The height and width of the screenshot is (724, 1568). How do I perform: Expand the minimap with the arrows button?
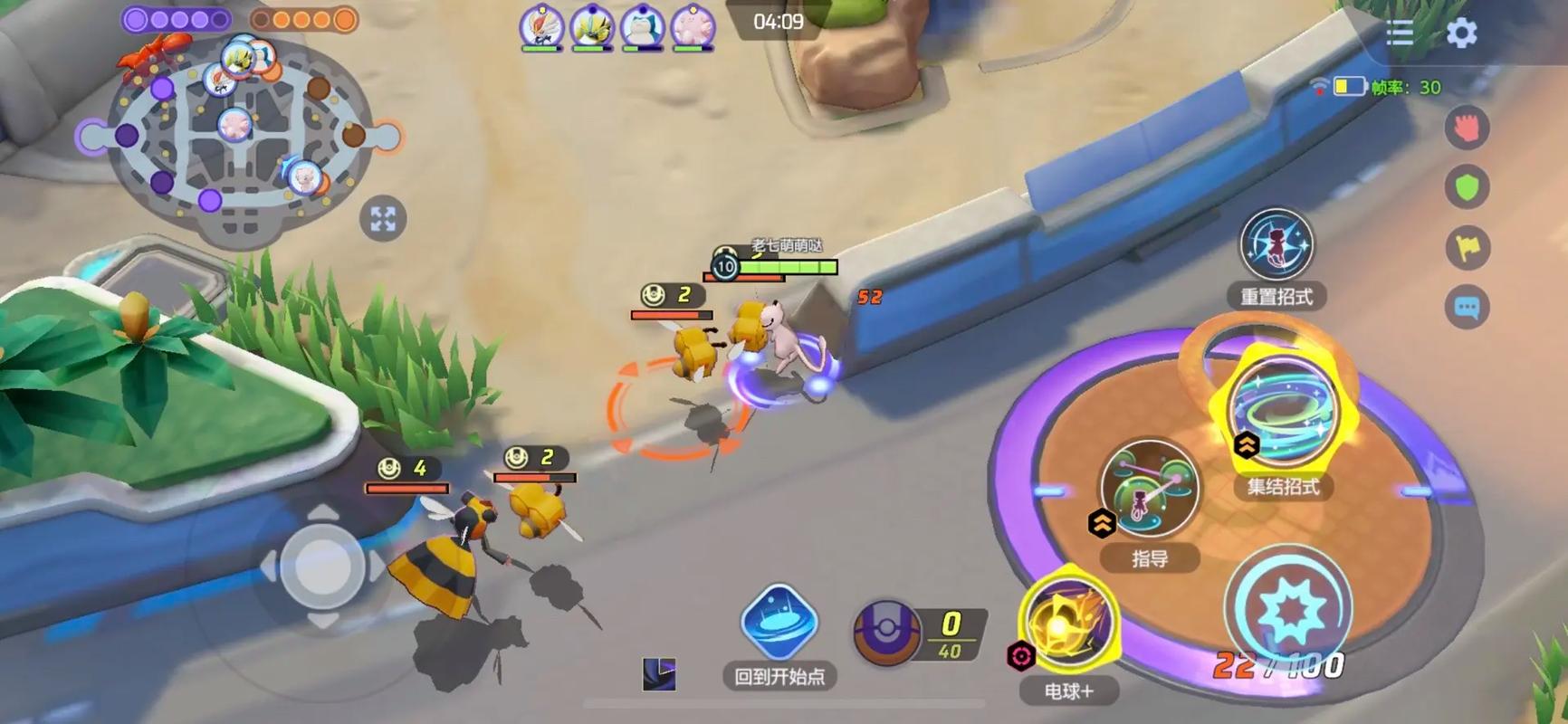coord(383,219)
